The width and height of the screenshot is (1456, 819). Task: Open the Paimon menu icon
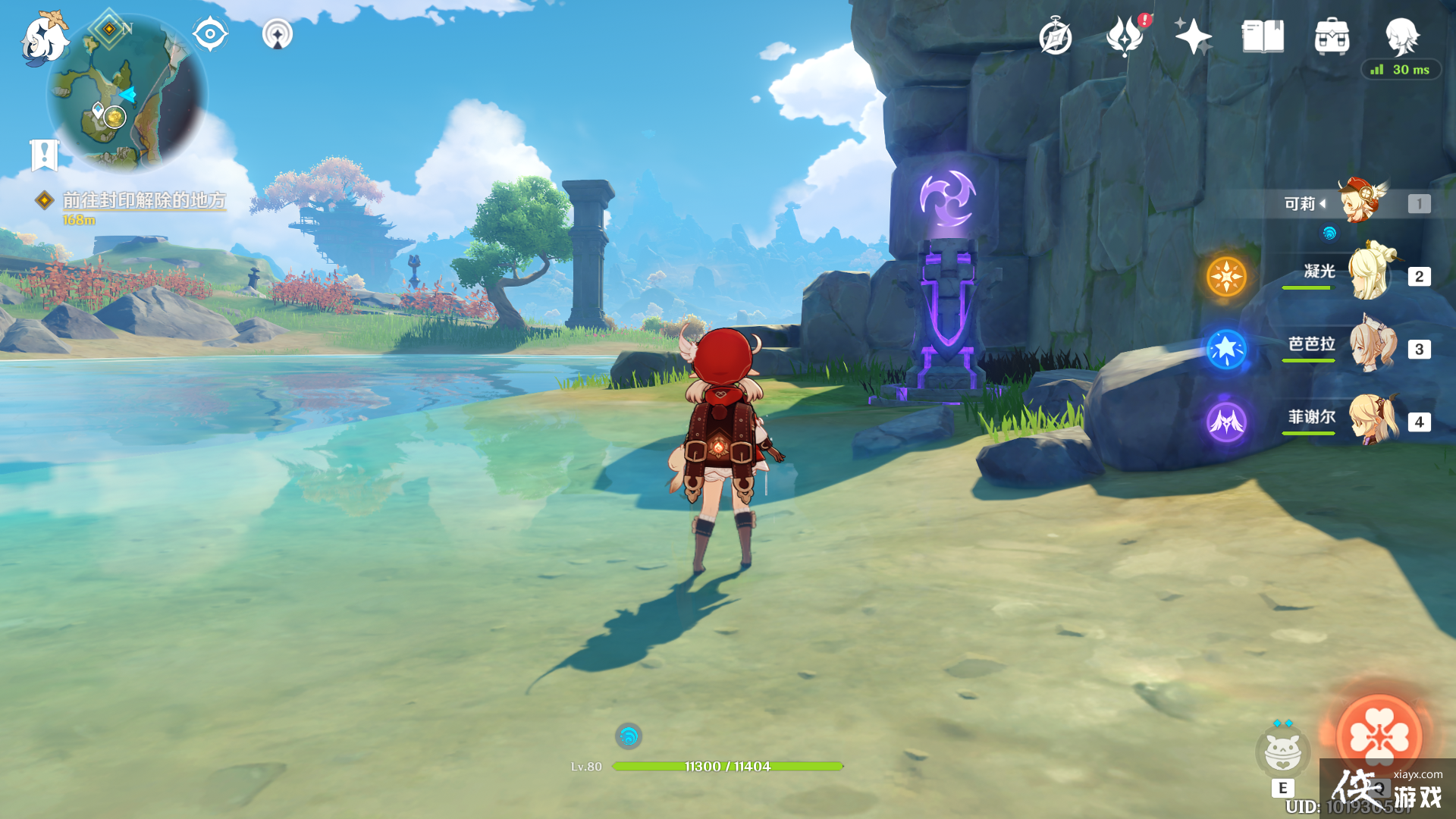(x=44, y=38)
